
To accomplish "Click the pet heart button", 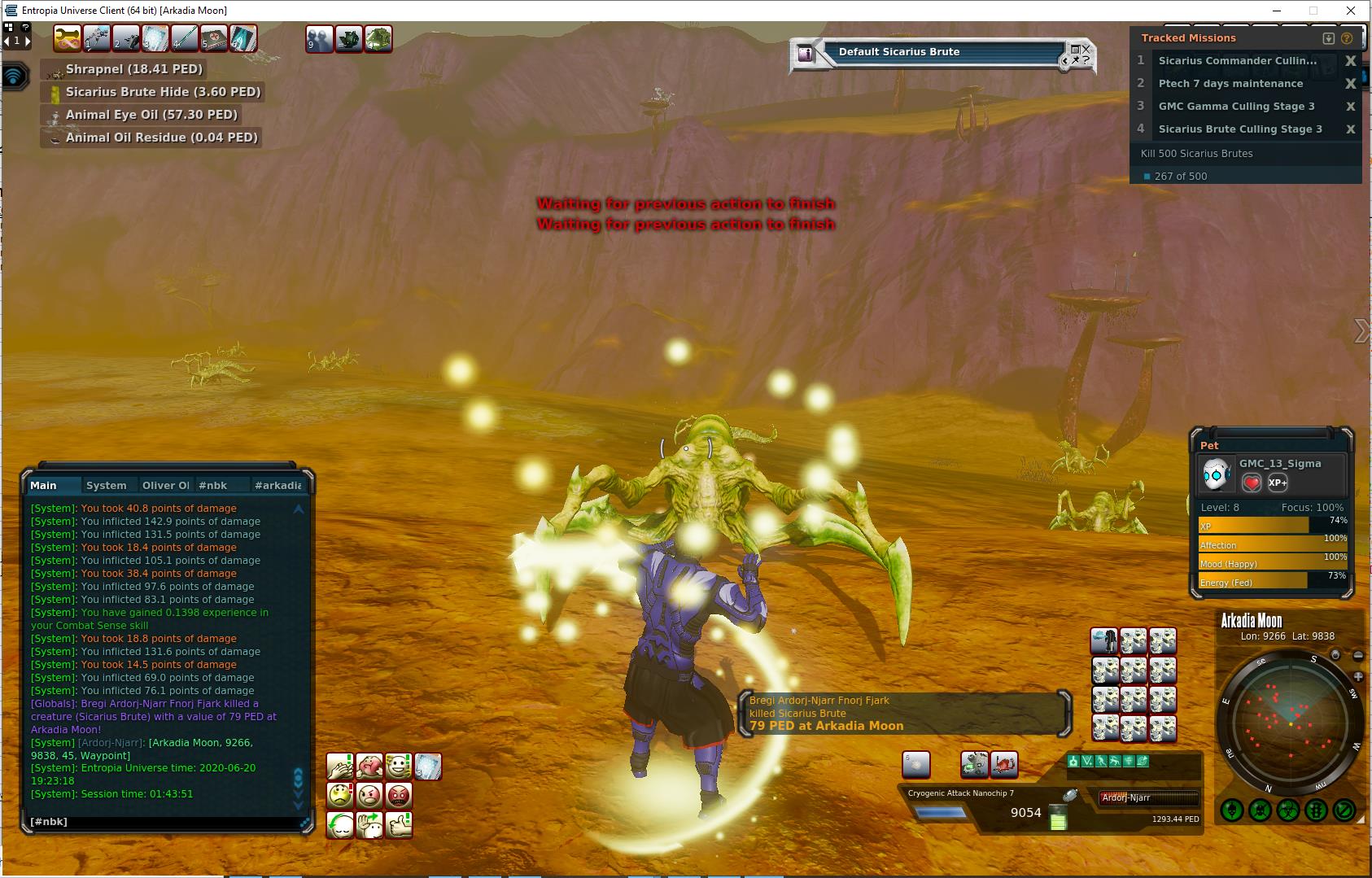I will click(x=1252, y=483).
